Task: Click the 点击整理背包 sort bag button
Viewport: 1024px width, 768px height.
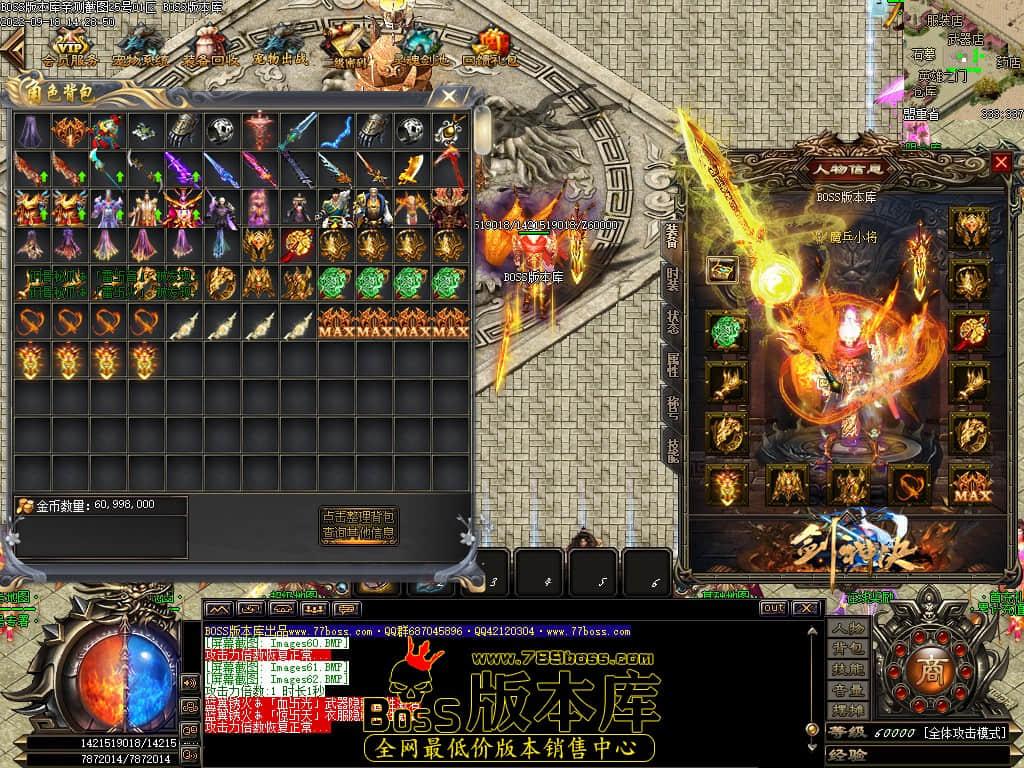Action: point(359,516)
